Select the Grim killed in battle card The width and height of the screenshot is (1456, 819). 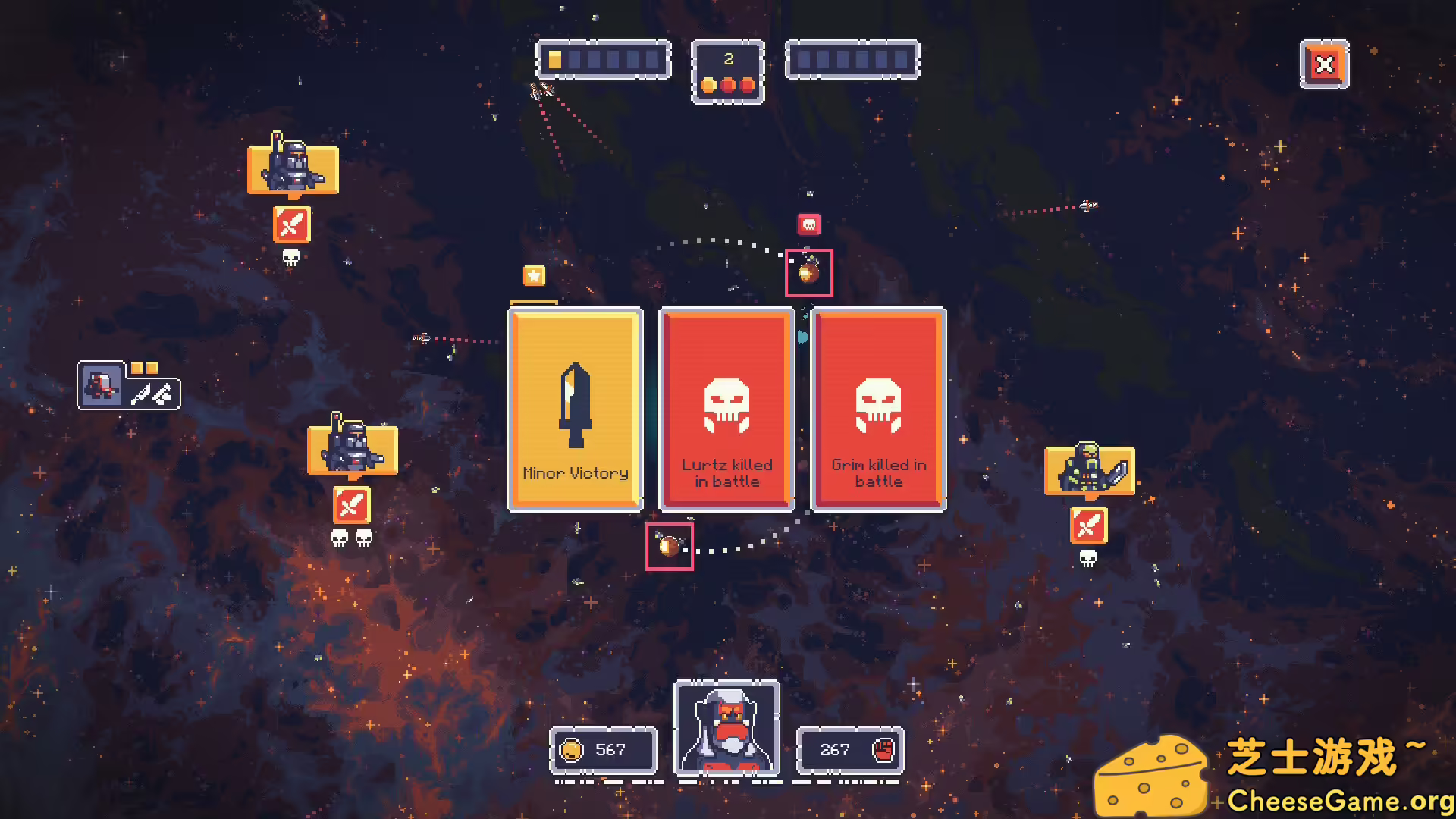[x=877, y=409]
